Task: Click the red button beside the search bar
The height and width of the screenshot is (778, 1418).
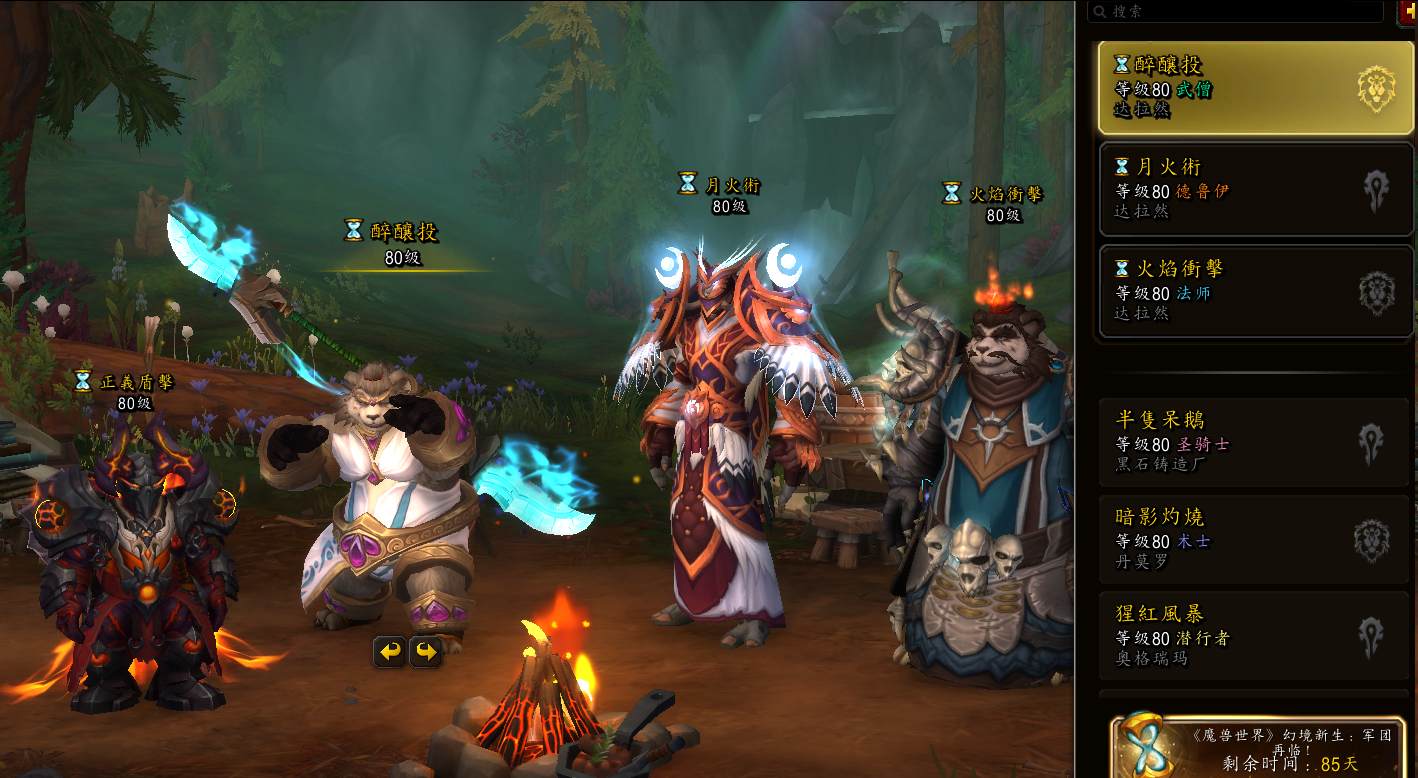Action: coord(1407,11)
